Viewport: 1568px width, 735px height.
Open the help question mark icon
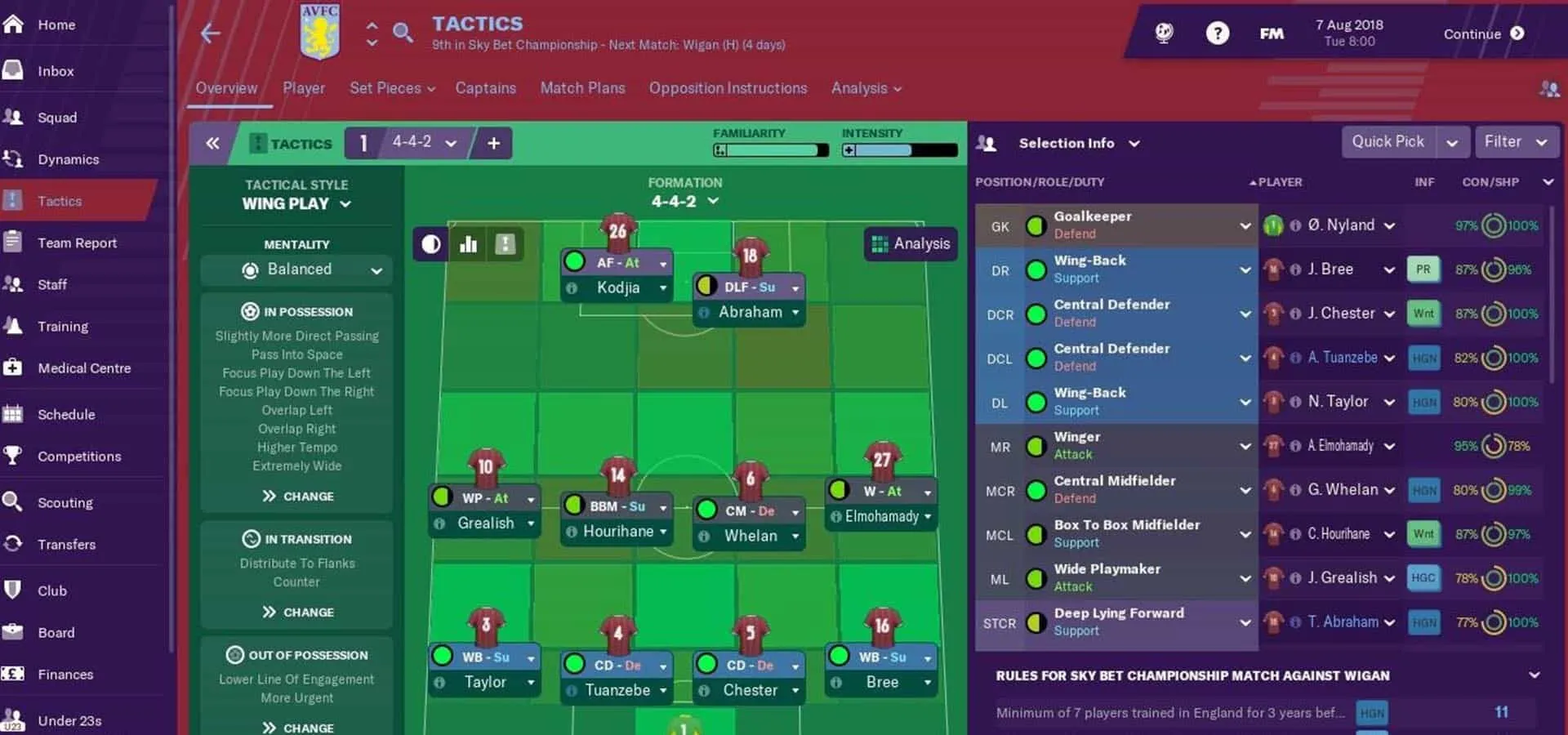tap(1218, 33)
